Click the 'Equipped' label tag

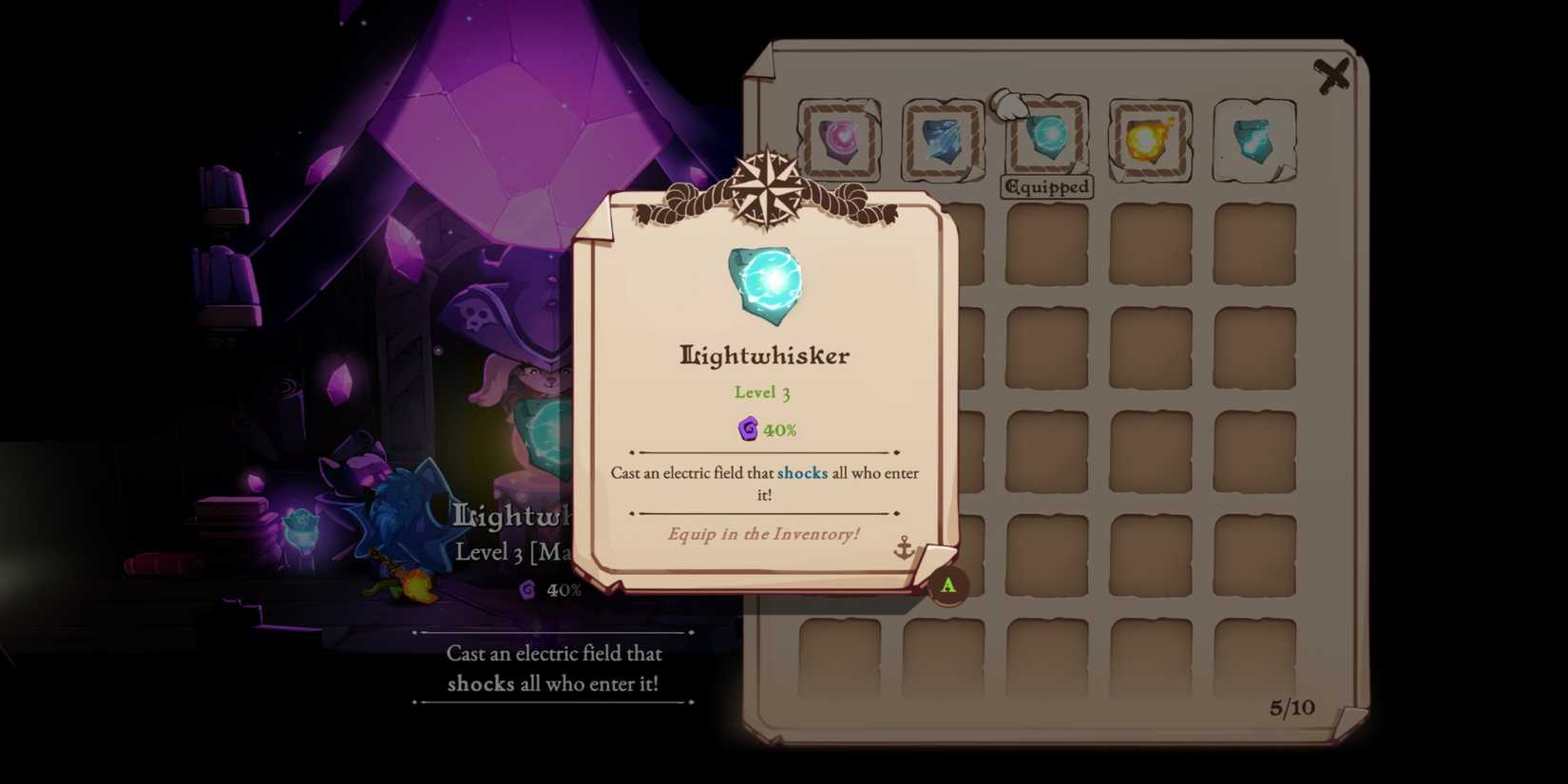coord(1047,187)
